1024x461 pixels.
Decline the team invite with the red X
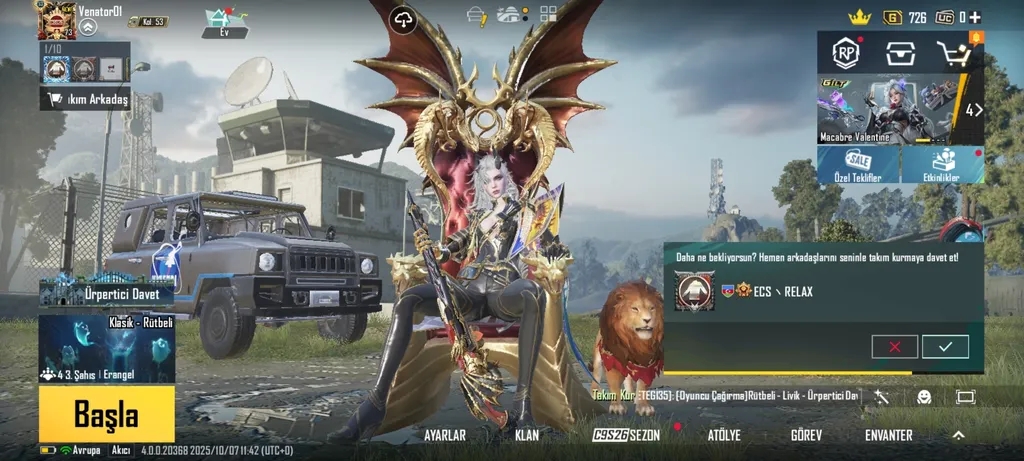click(x=894, y=346)
